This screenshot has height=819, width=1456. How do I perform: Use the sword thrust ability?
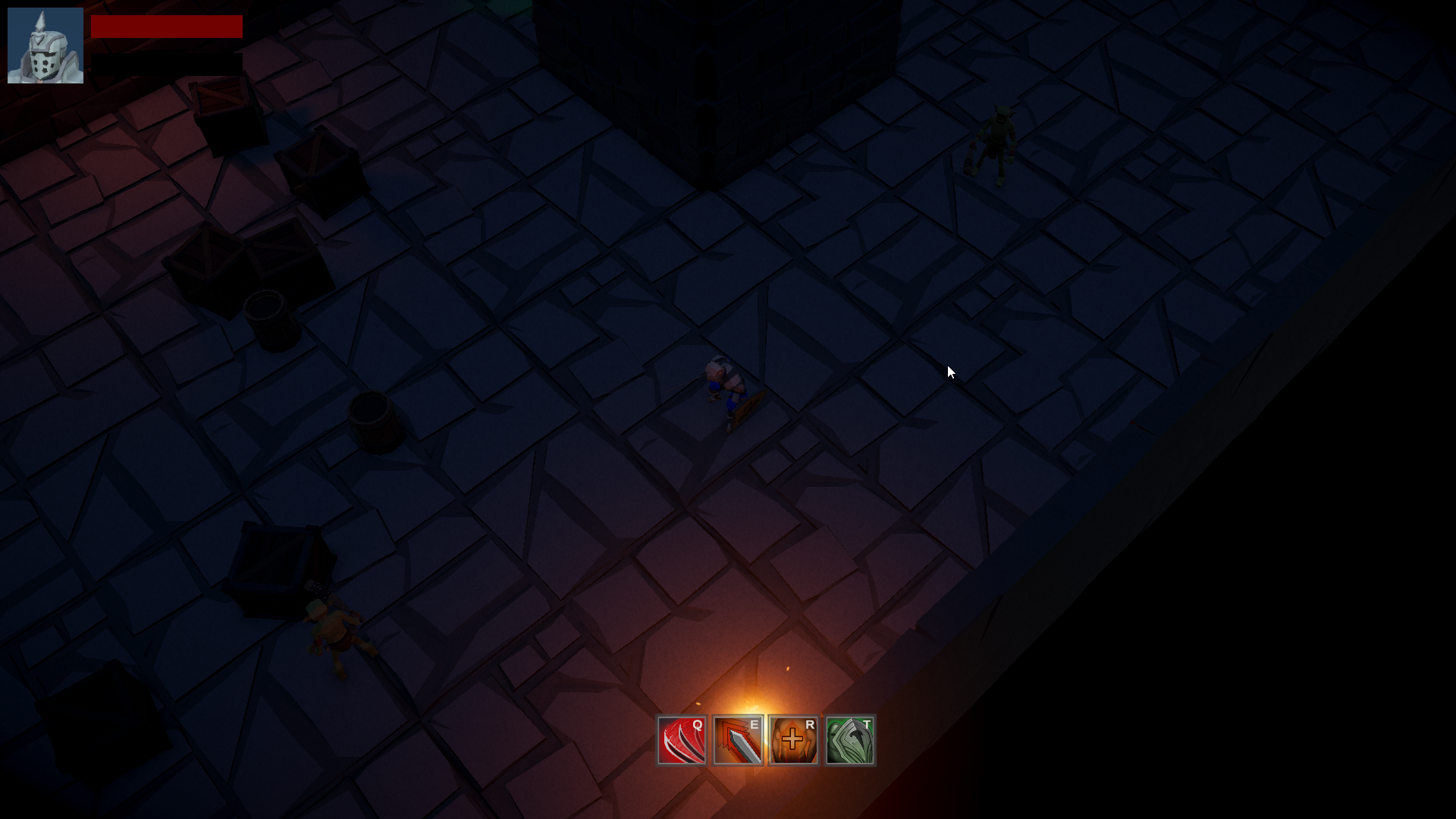(x=737, y=740)
